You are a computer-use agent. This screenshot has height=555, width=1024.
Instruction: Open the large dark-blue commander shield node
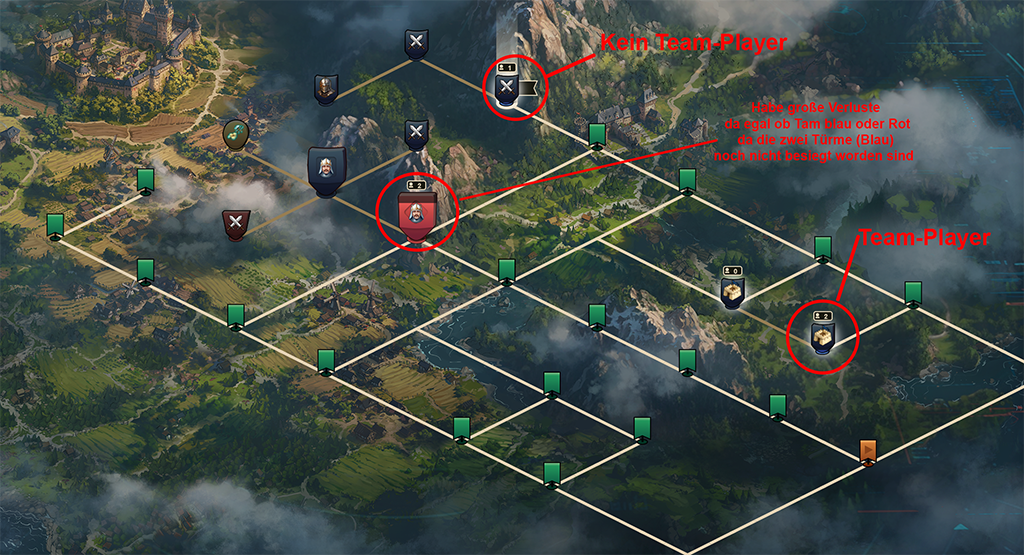[x=326, y=170]
